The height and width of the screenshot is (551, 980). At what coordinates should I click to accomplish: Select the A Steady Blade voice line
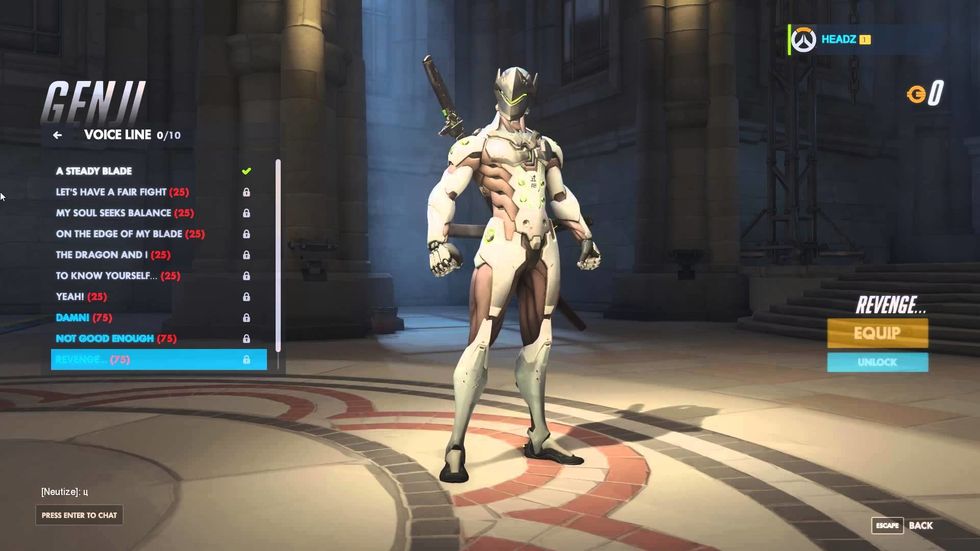[95, 171]
